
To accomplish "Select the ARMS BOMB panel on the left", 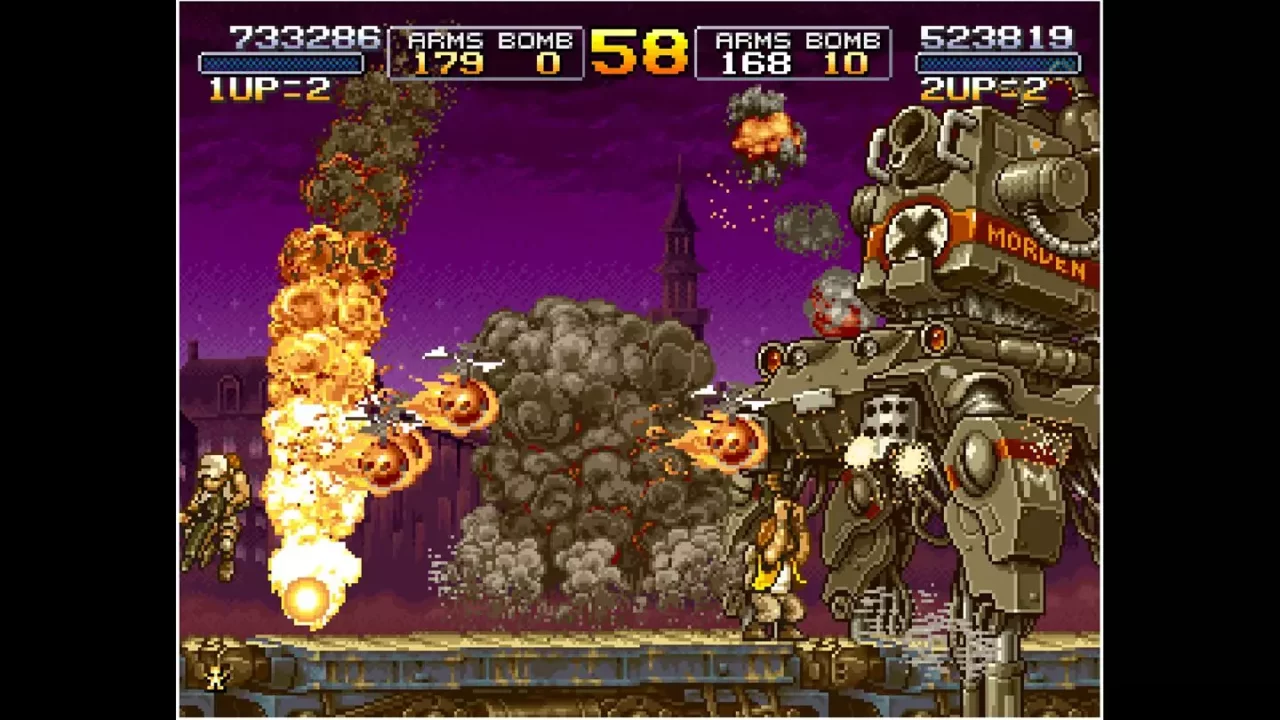I will click(x=487, y=52).
